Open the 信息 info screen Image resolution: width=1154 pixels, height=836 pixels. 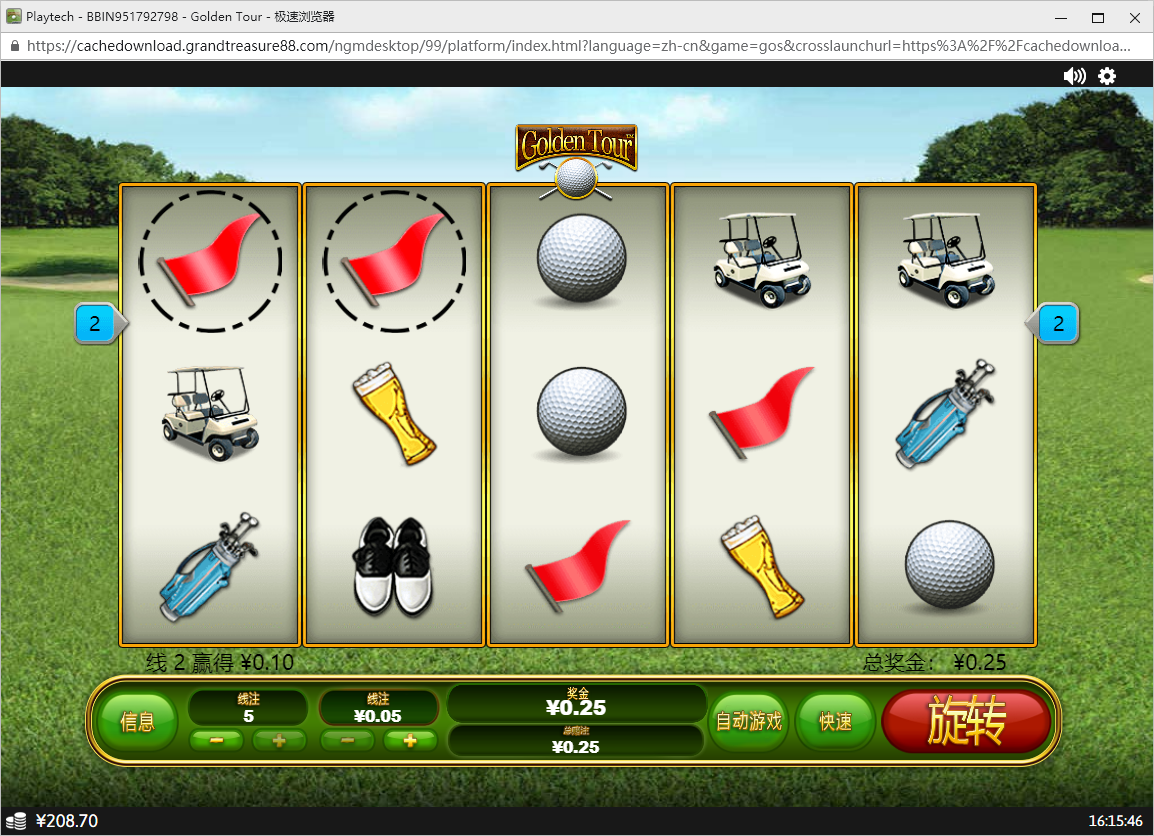tap(137, 722)
